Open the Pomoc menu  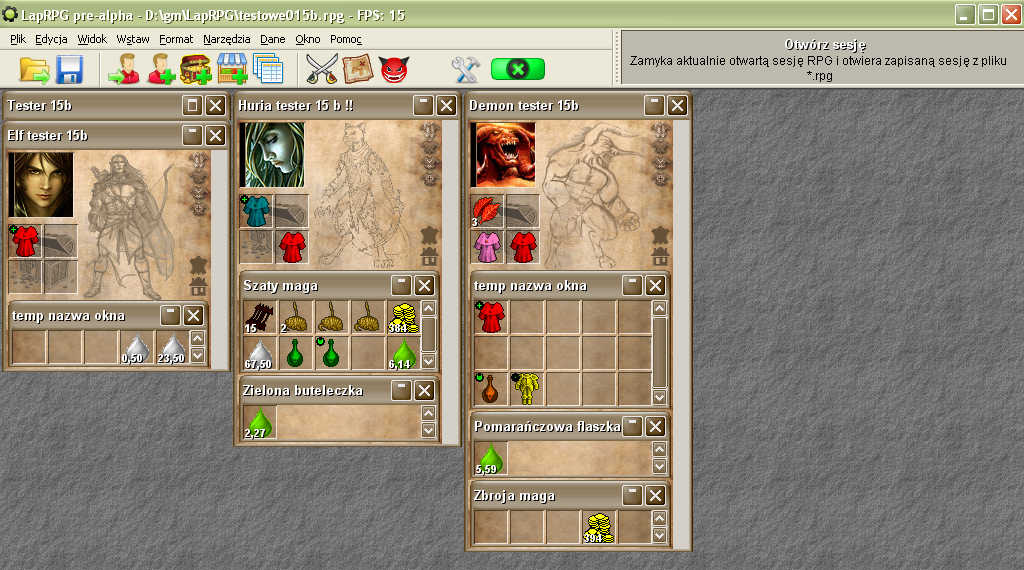tap(345, 39)
